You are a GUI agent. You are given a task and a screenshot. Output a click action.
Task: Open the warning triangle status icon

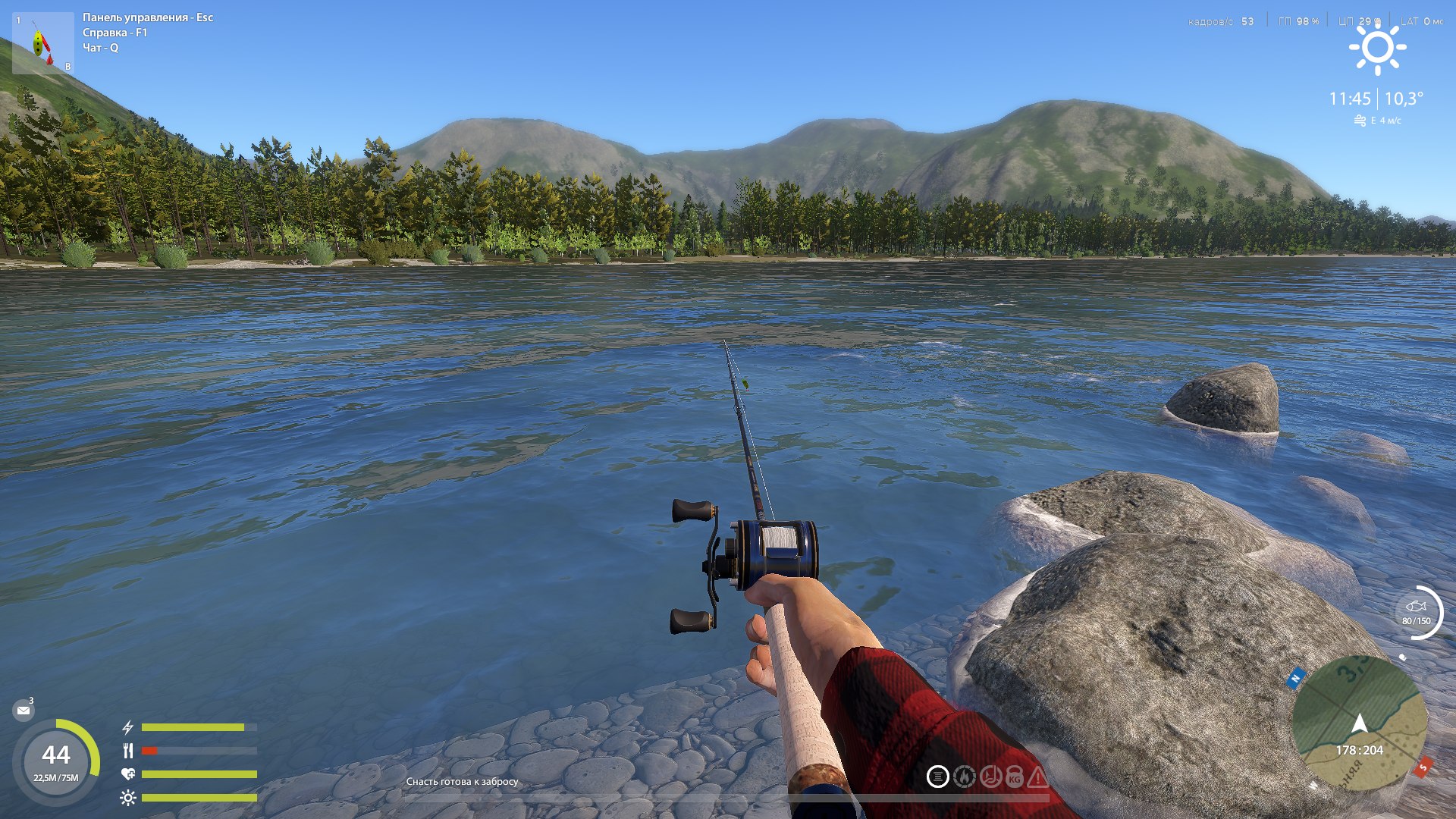click(1038, 777)
